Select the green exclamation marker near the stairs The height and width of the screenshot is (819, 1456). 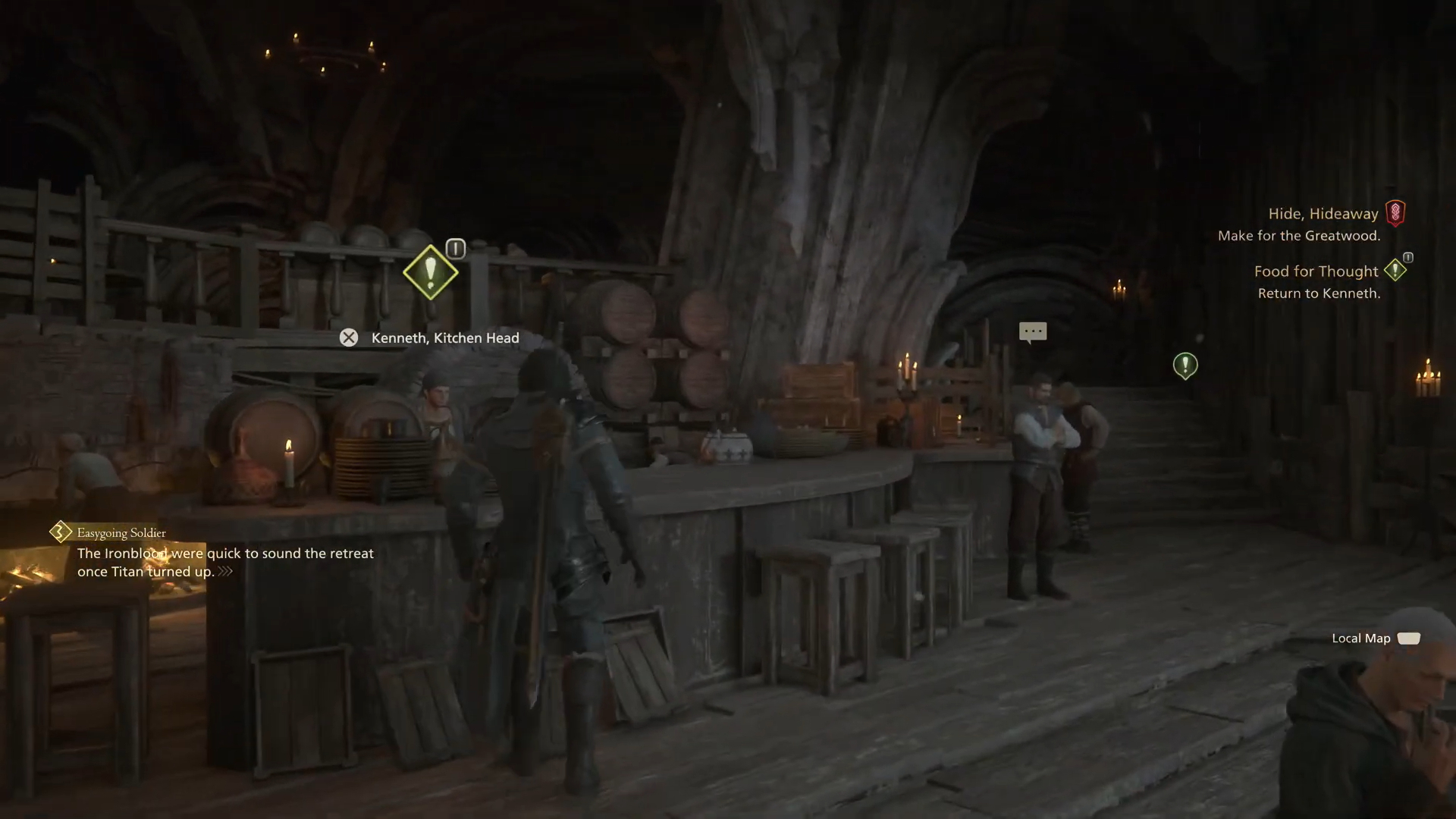point(1185,365)
